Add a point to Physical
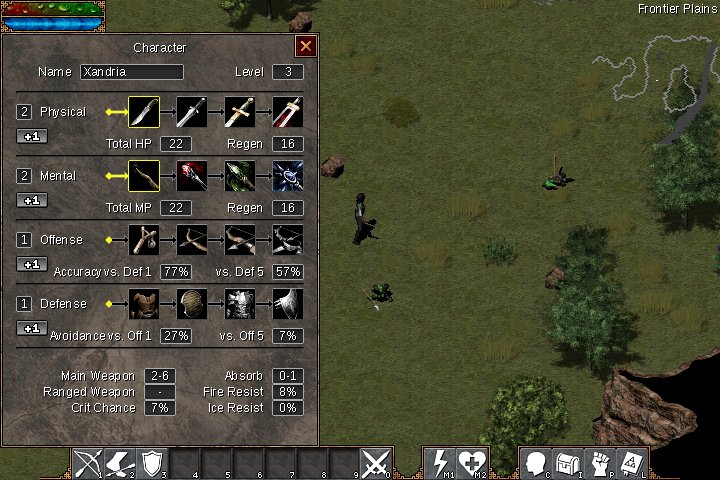Image resolution: width=720 pixels, height=480 pixels. point(32,136)
